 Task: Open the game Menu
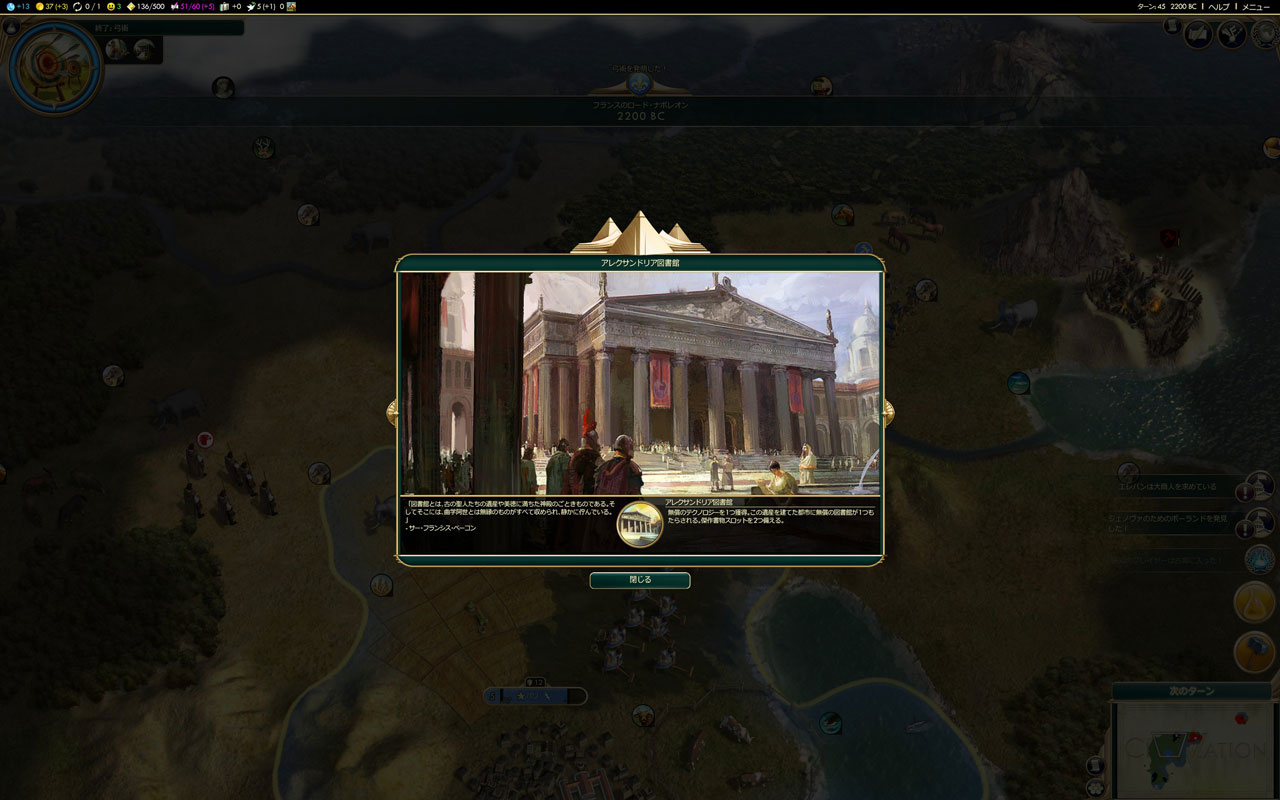1255,7
